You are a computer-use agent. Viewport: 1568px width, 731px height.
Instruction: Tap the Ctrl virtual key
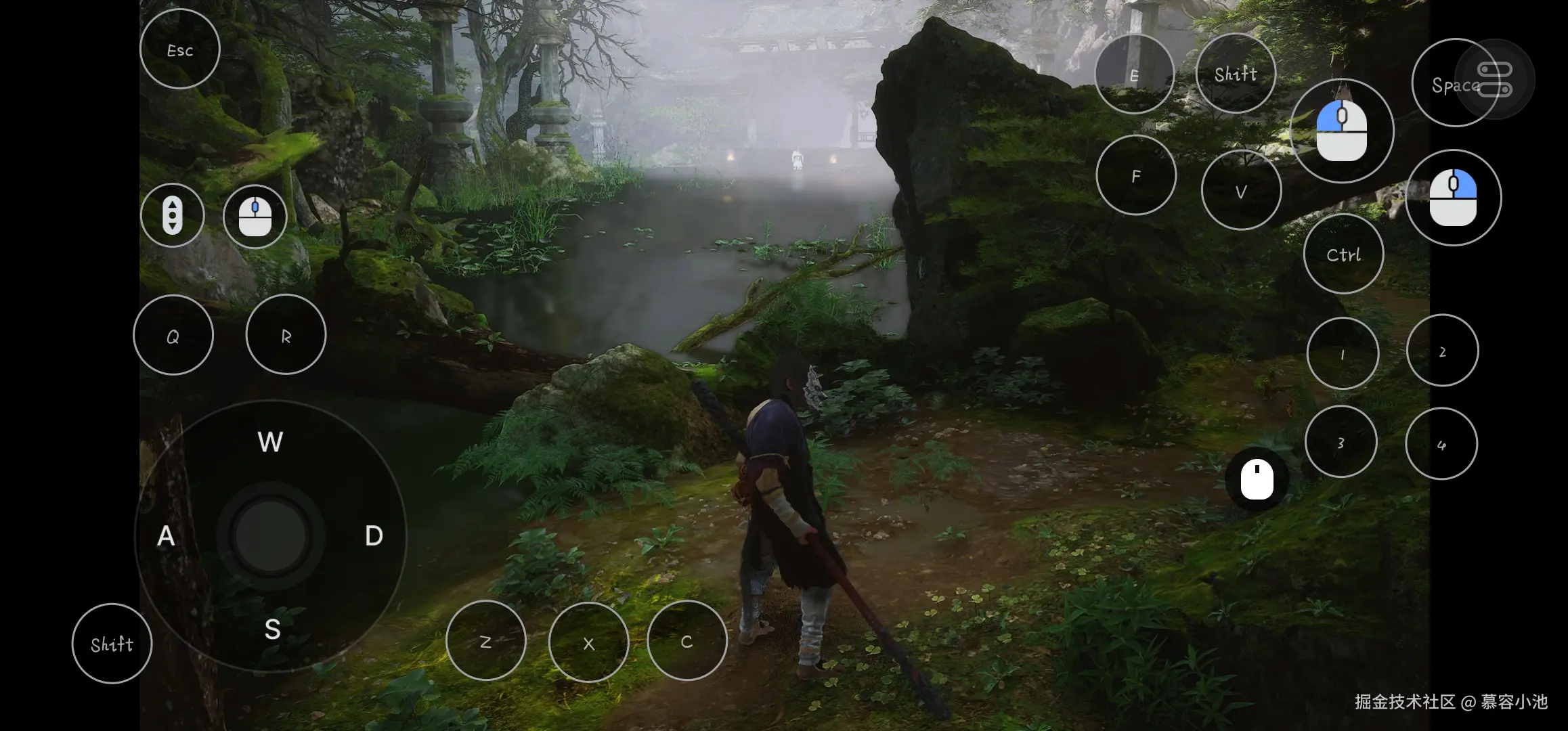(1343, 254)
